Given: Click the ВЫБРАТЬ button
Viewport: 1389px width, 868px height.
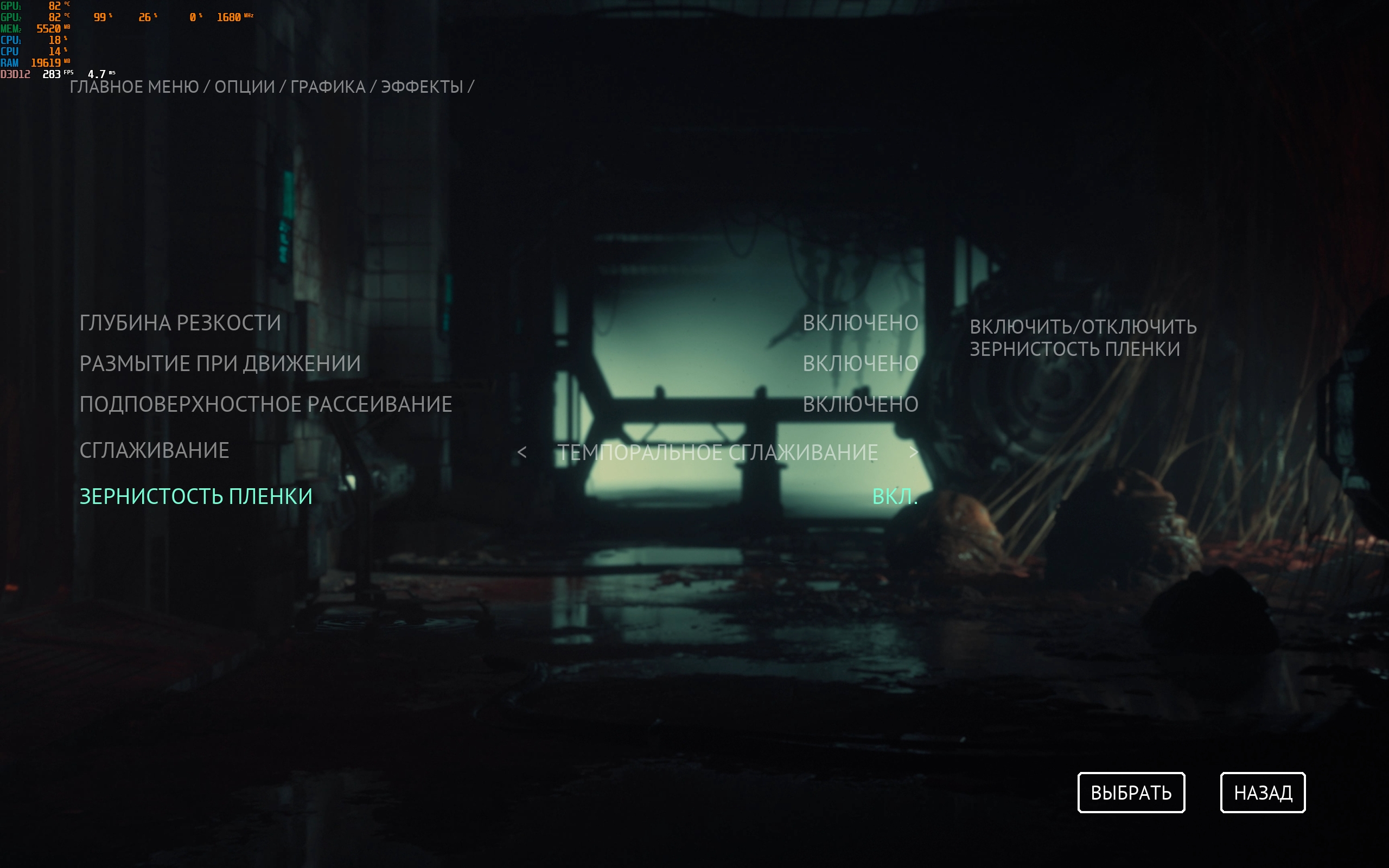Looking at the screenshot, I should (x=1131, y=793).
